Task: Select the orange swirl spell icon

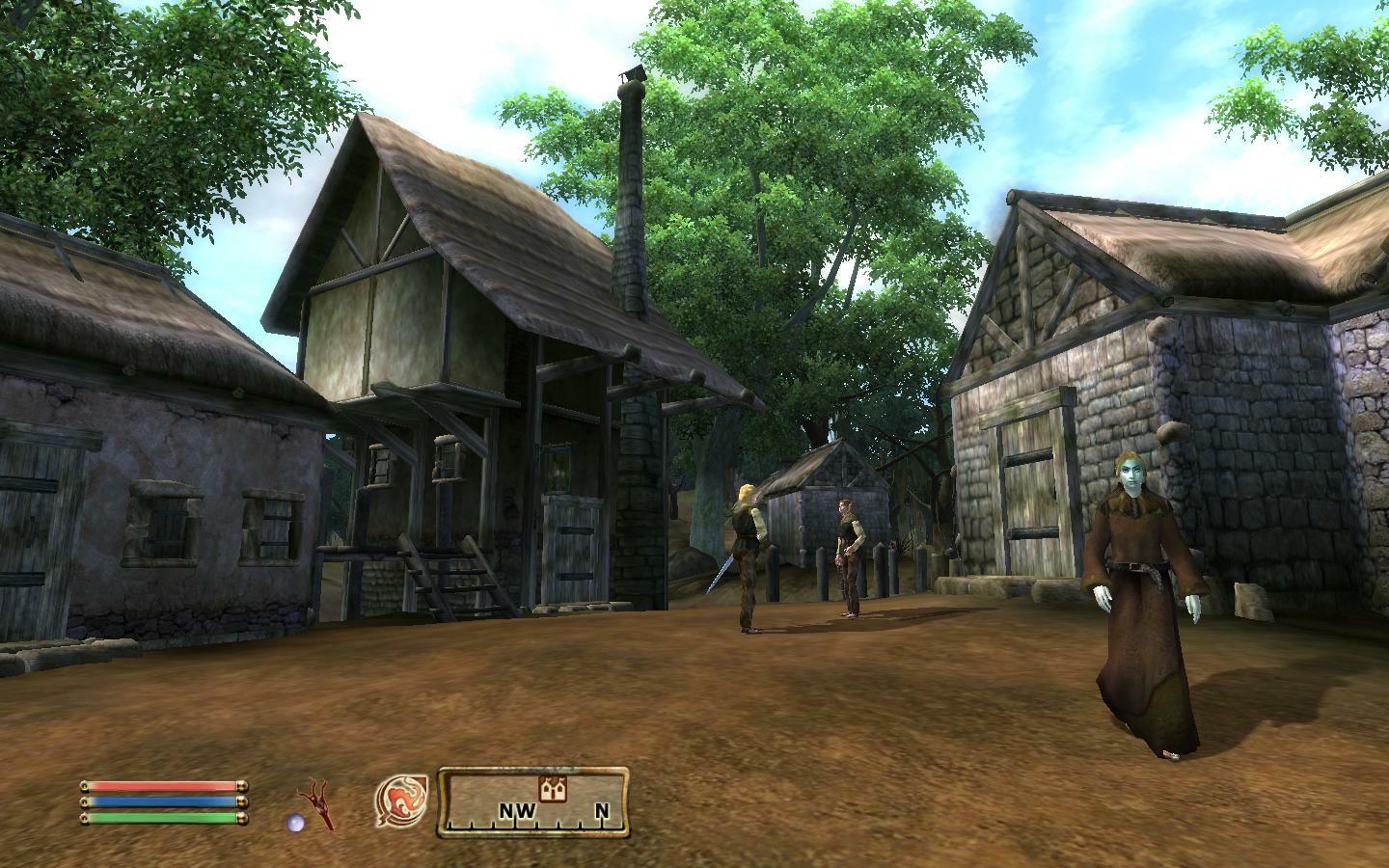Action: point(402,800)
